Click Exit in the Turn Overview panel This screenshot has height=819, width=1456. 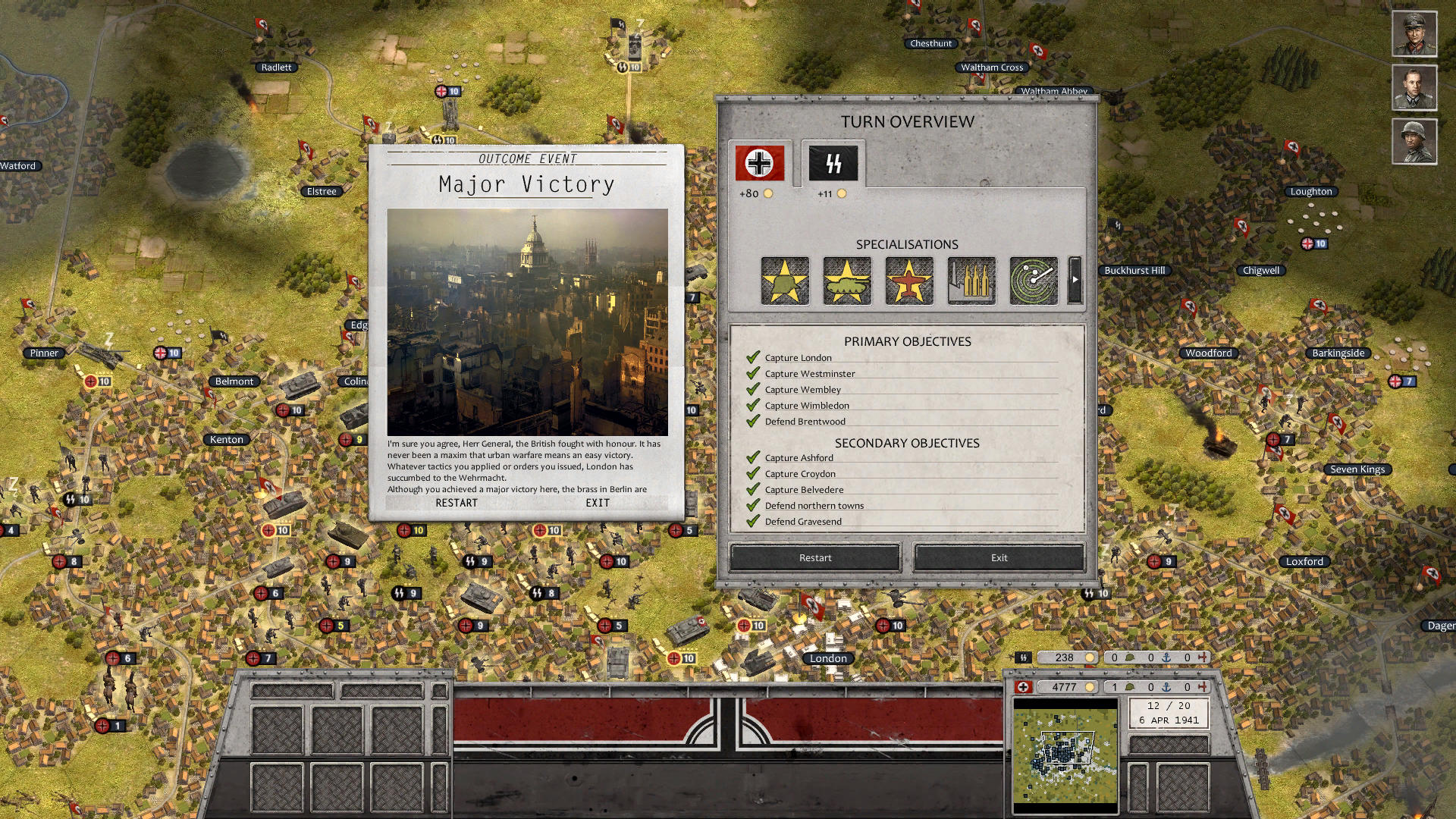point(997,557)
